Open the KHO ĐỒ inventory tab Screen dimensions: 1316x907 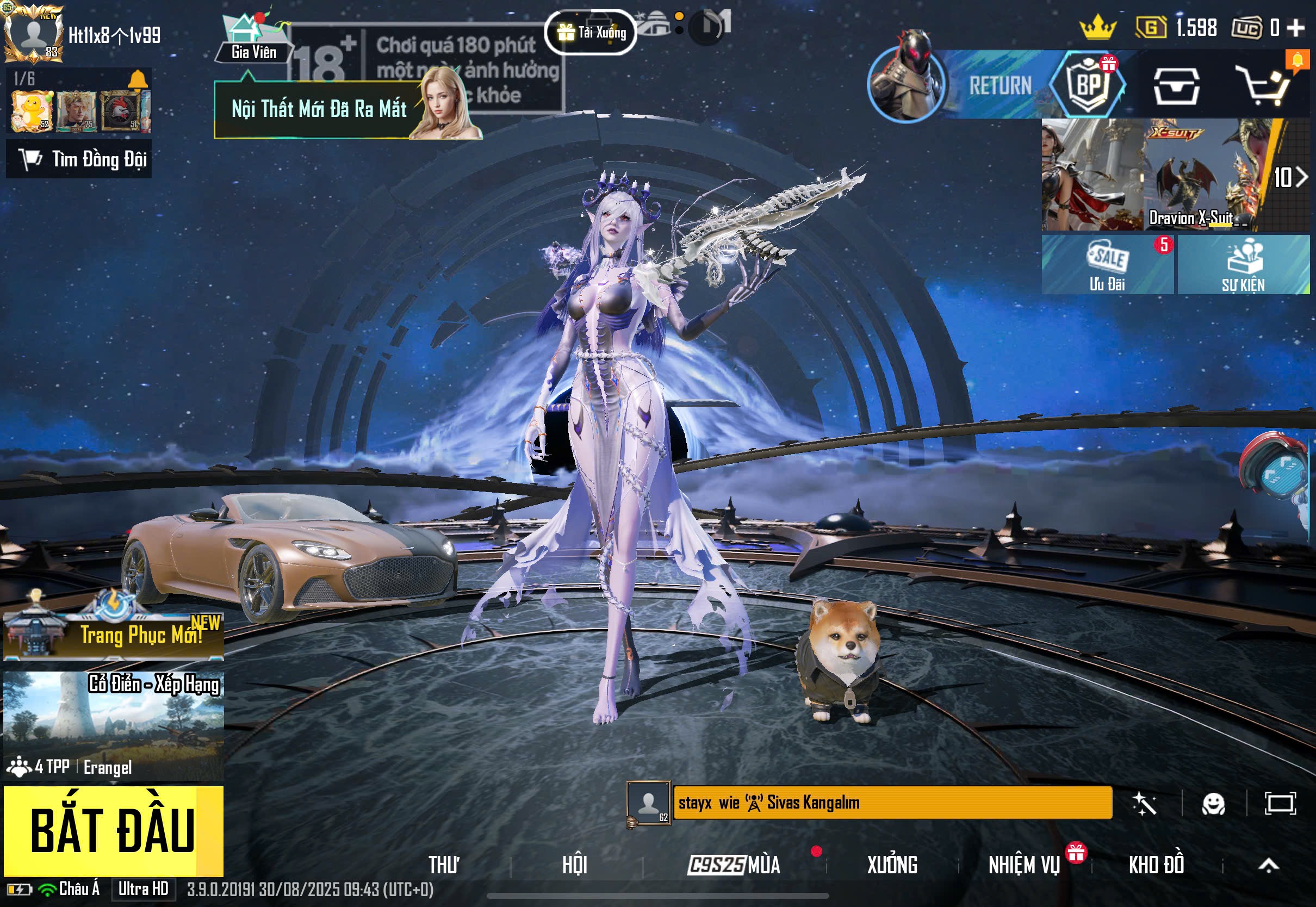tap(1156, 865)
